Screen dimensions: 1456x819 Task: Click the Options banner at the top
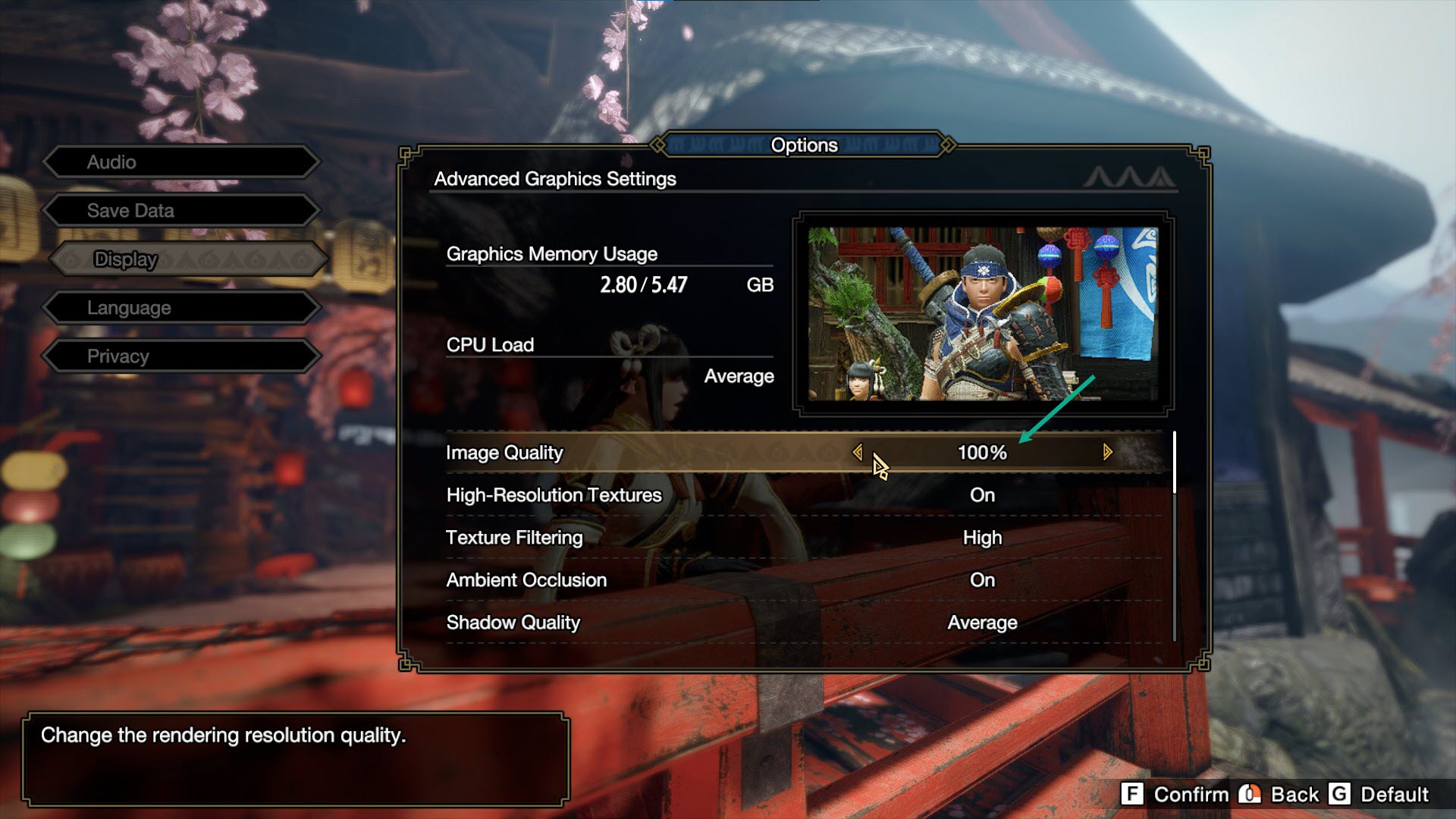tap(805, 145)
